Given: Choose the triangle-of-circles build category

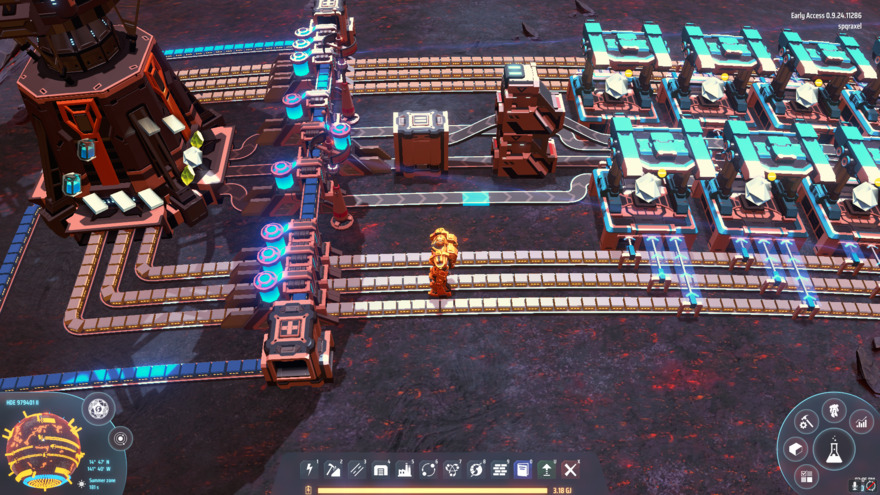Looking at the screenshot, I should 453,469.
